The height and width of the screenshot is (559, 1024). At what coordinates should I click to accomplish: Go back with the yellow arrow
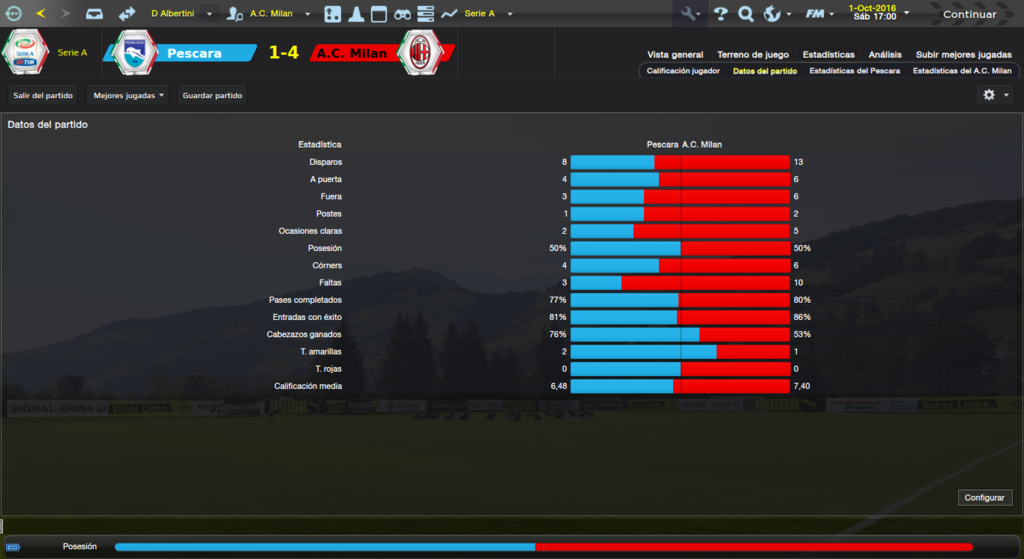tap(40, 14)
